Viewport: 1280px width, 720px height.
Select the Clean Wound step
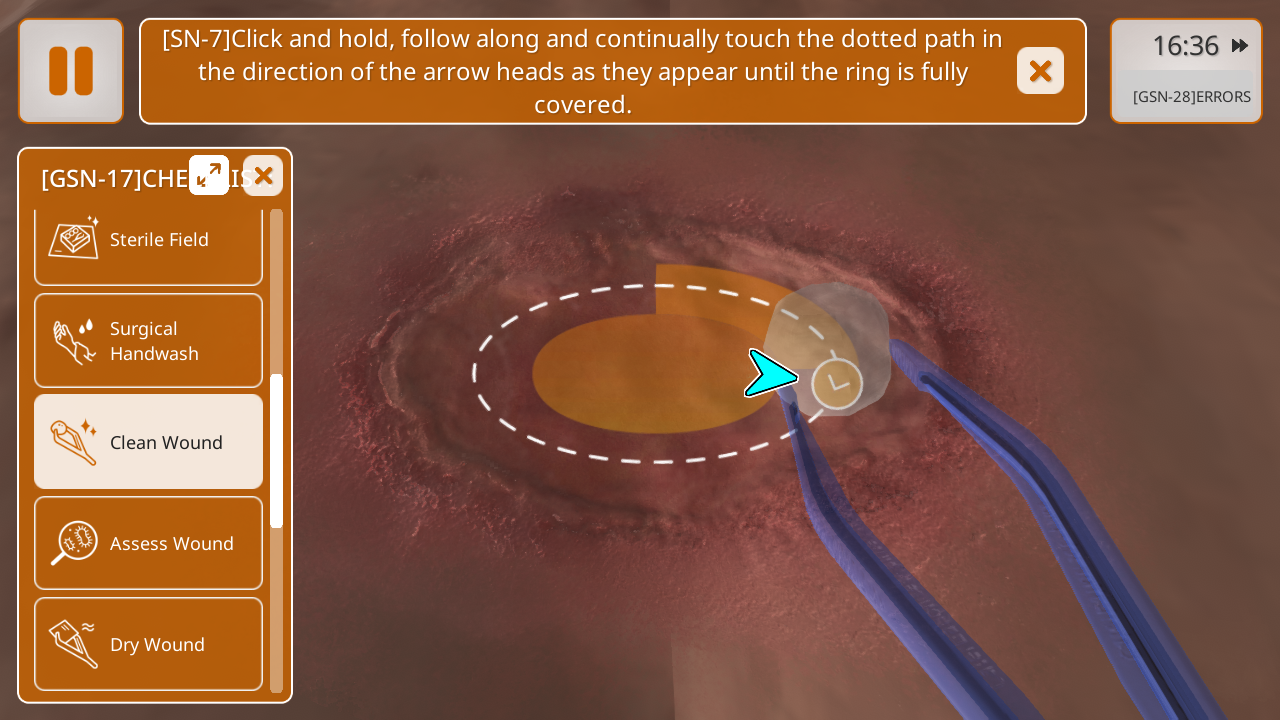pos(148,442)
